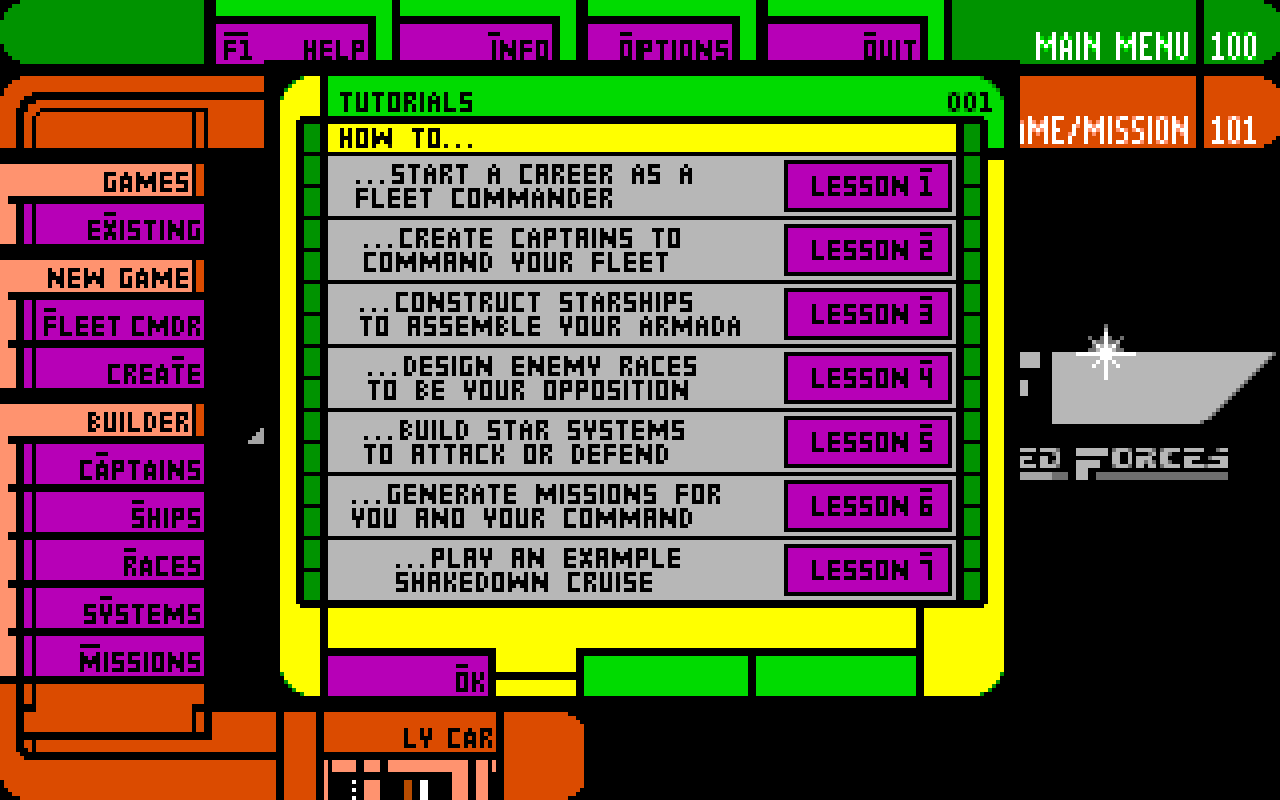The height and width of the screenshot is (800, 1280).
Task: Open Lesson 1 to start a Fleet Commander career
Action: pos(866,185)
